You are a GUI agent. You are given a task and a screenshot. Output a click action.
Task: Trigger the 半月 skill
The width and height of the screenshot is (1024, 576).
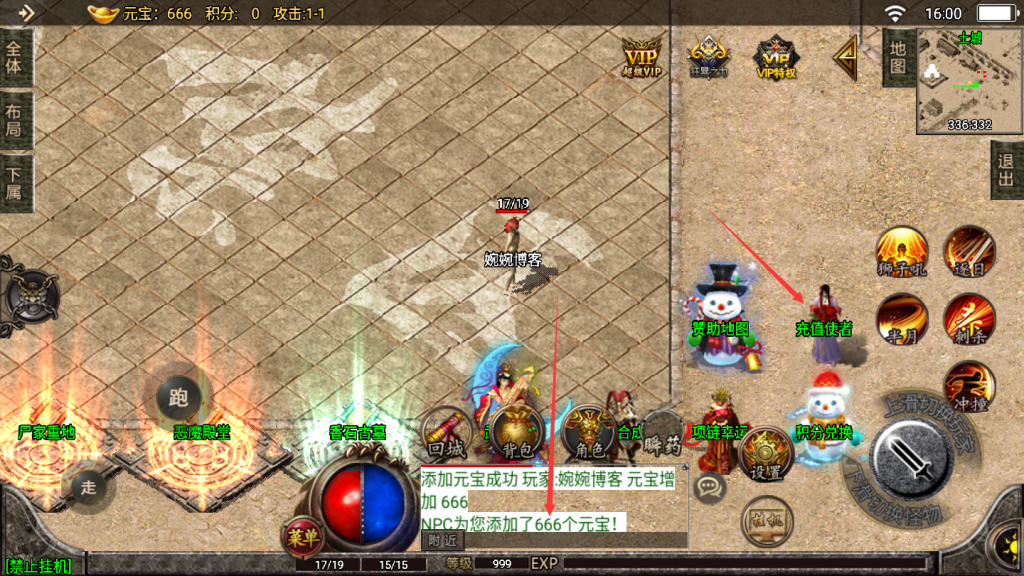(901, 319)
